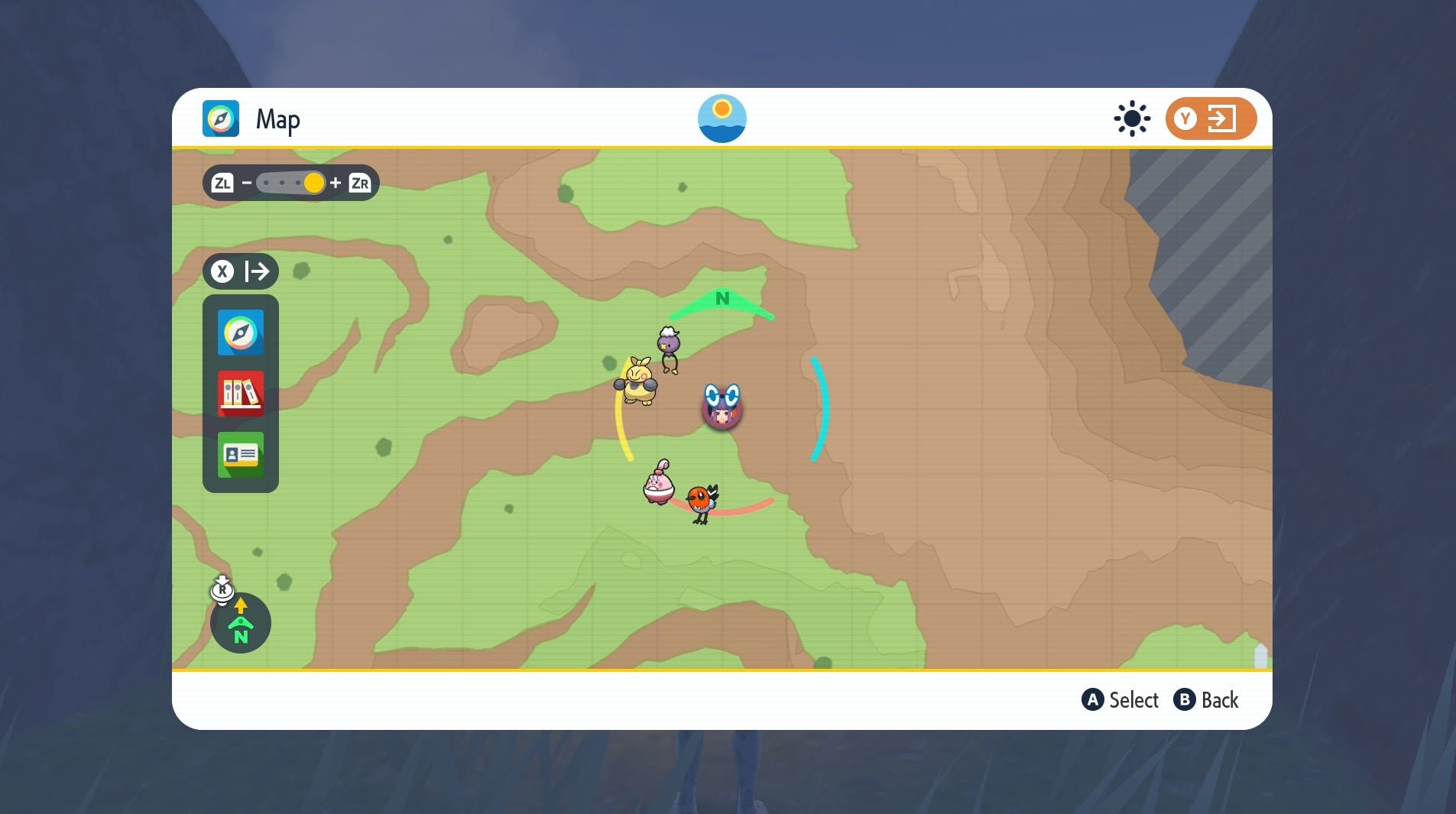Click the ZR zoom-in control
Viewport: 1456px width, 814px height.
(359, 183)
